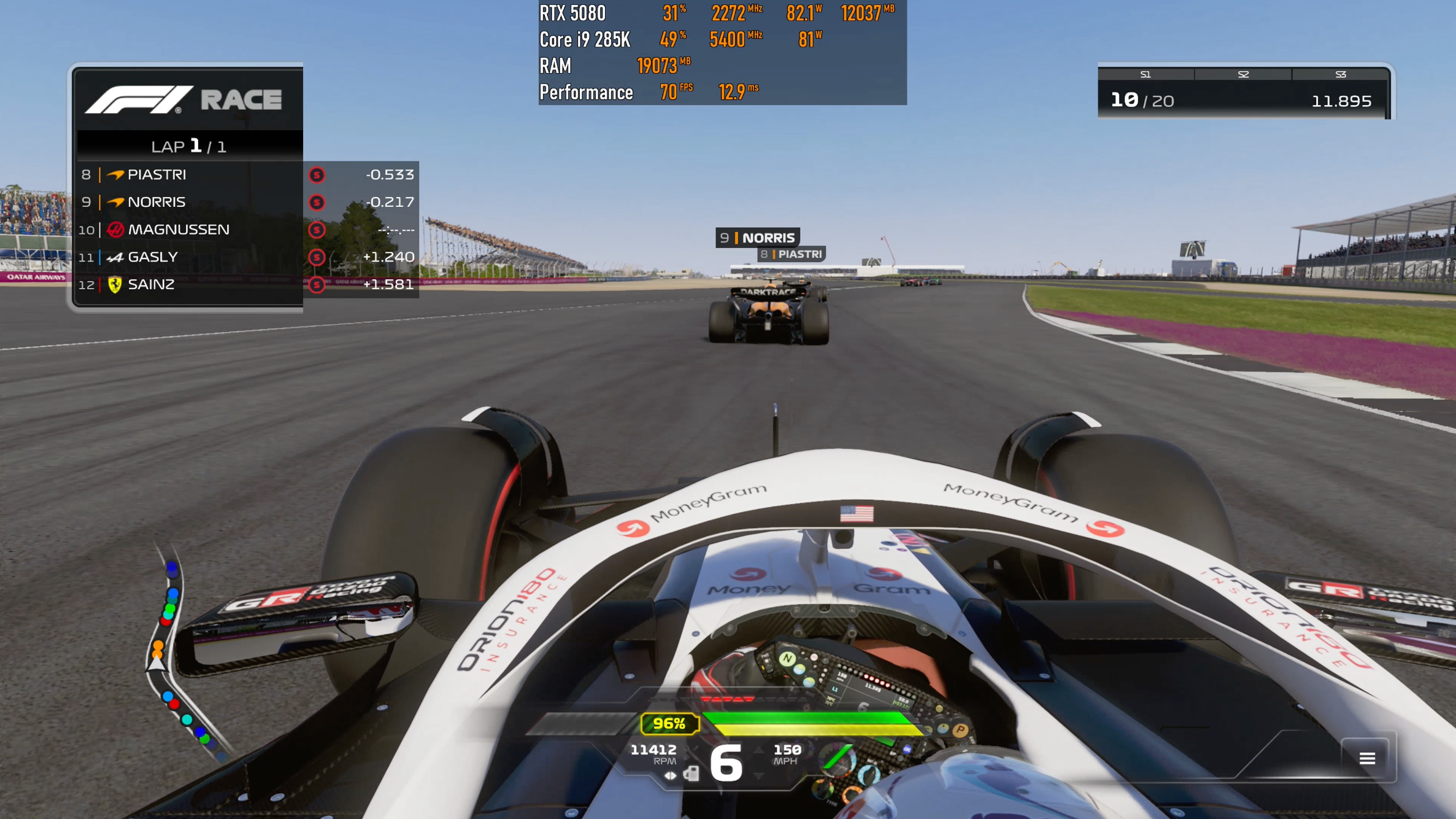Open the hamburger menu icon
Image resolution: width=1456 pixels, height=819 pixels.
coord(1366,758)
